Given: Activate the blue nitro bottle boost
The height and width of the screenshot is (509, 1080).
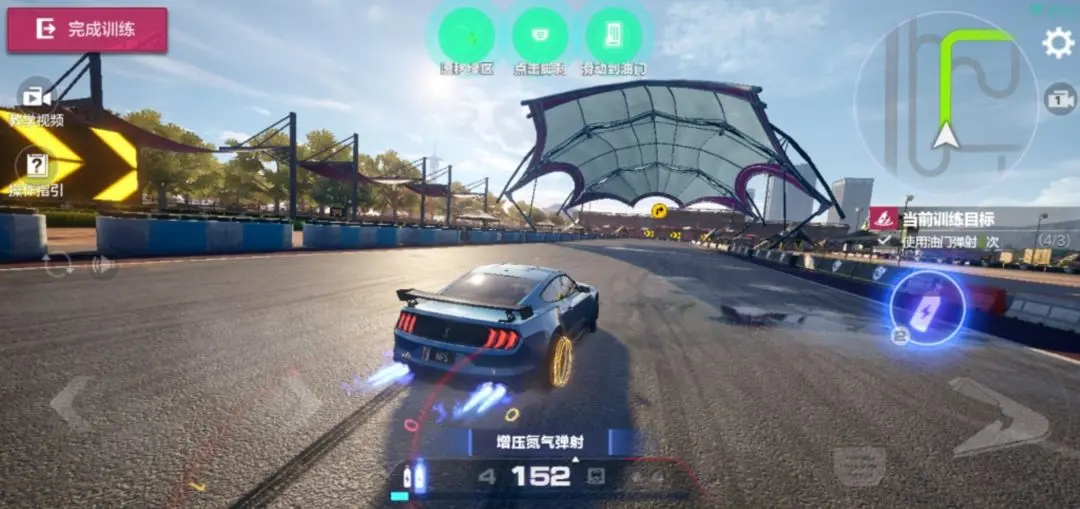Looking at the screenshot, I should click(927, 307).
